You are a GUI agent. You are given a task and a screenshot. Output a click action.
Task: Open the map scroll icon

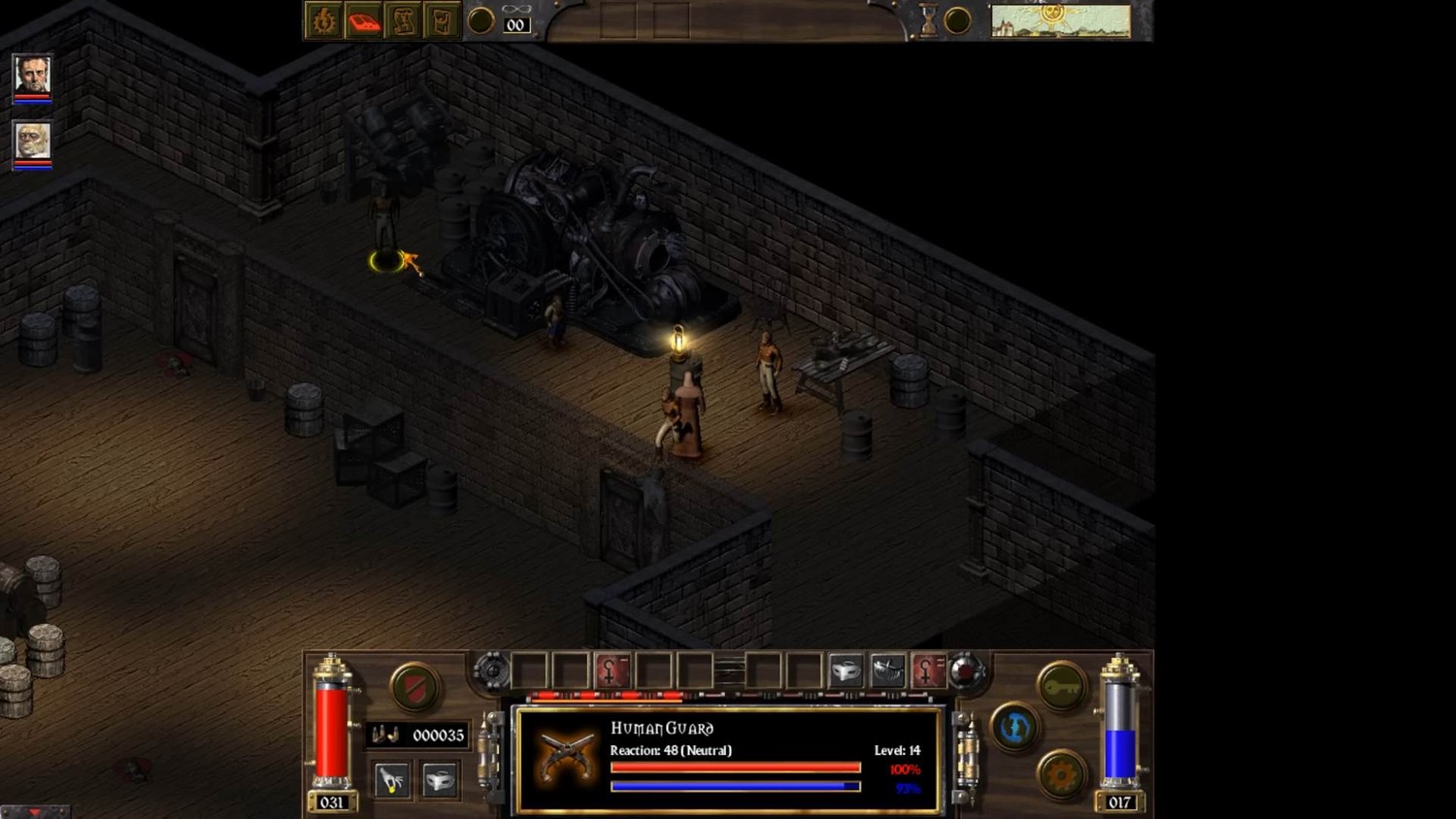403,20
